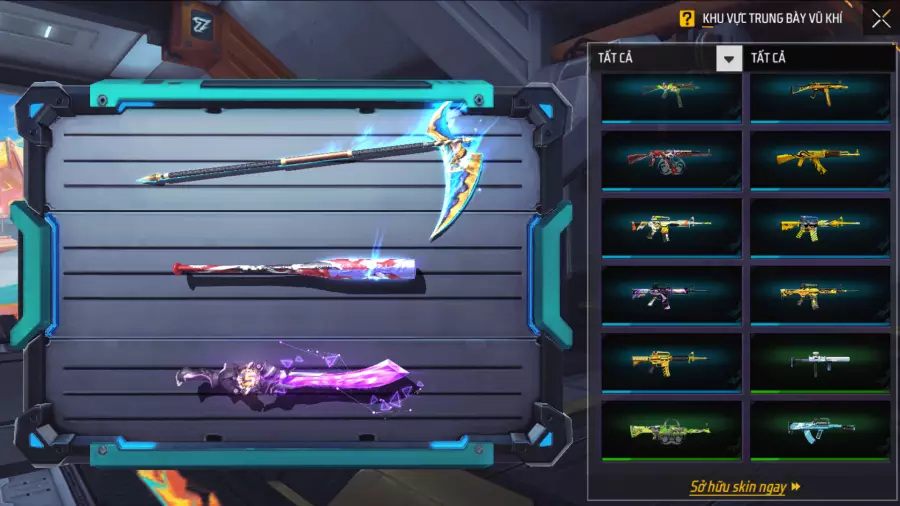Click the Sở hữu skin ngay link

745,487
